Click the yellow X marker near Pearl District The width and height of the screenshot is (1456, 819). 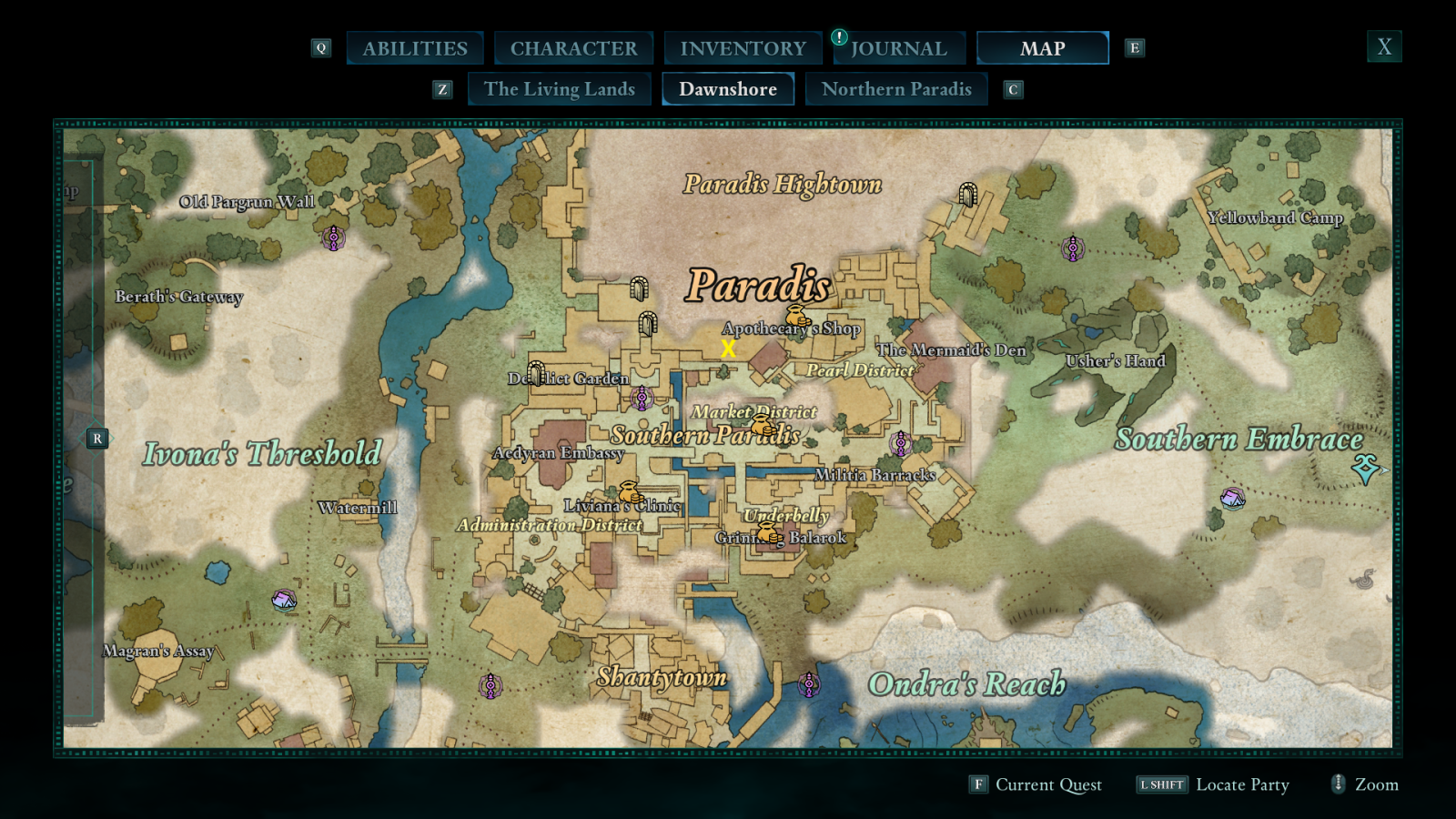pos(727,348)
